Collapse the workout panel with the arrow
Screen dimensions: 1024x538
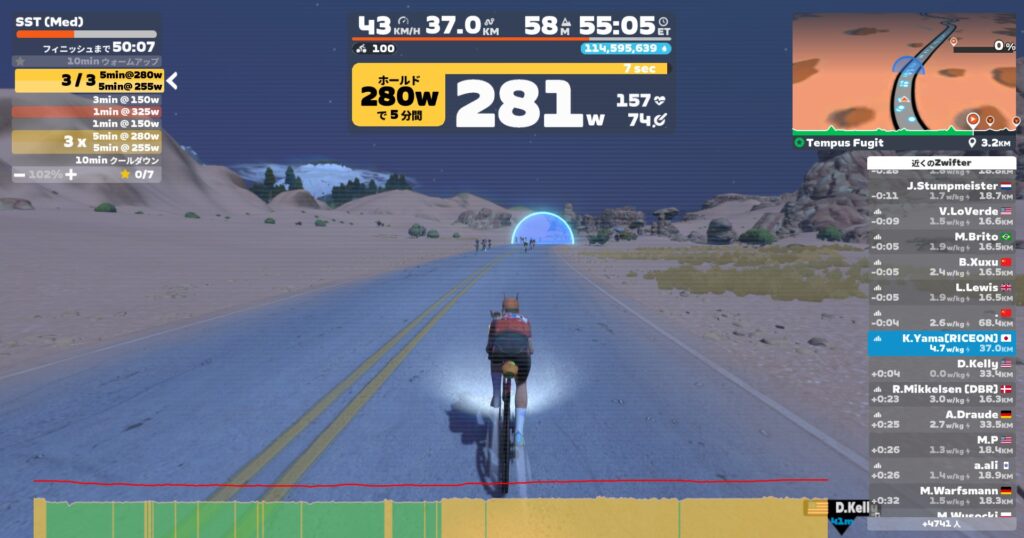click(172, 81)
